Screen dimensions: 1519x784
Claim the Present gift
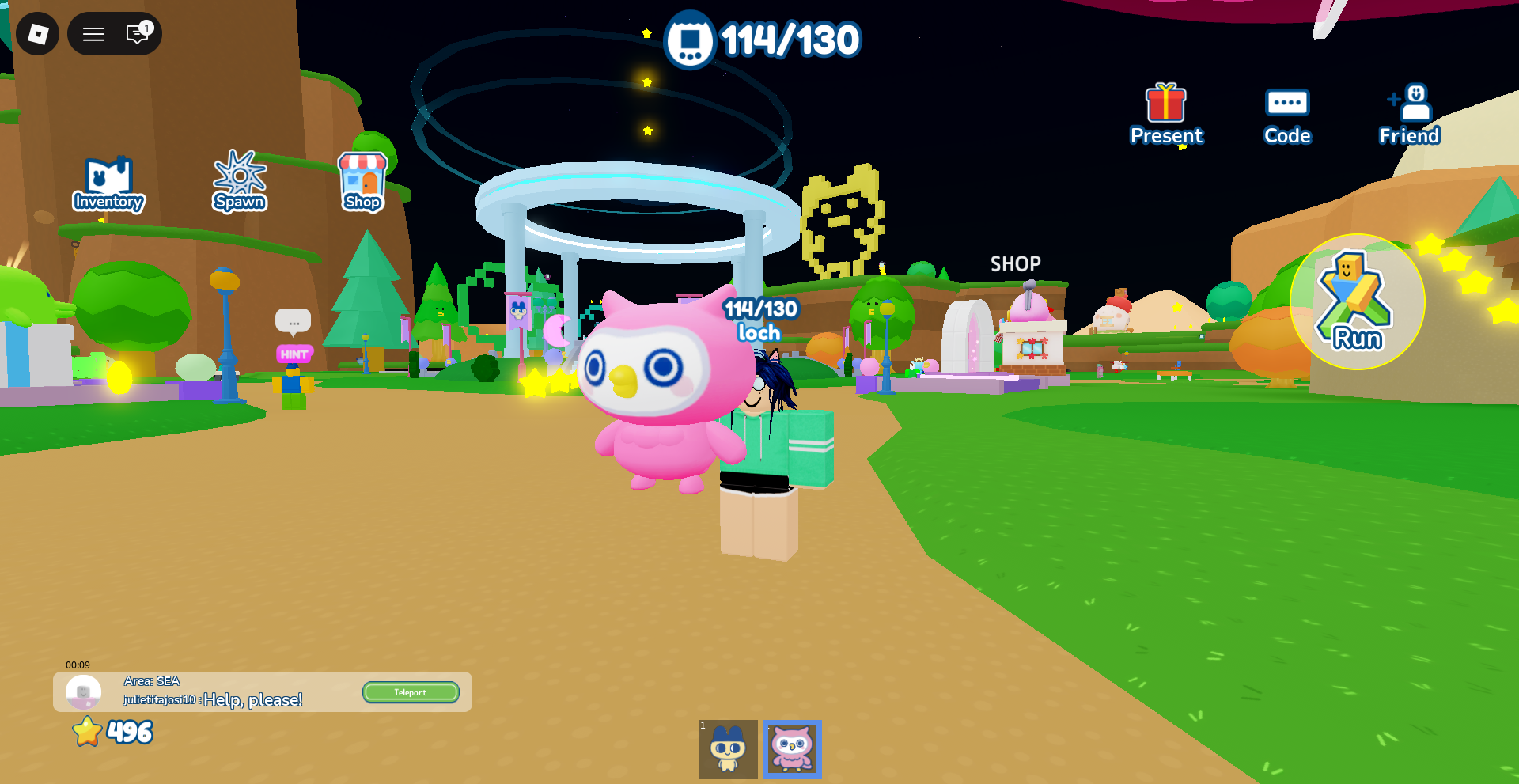point(1166,115)
